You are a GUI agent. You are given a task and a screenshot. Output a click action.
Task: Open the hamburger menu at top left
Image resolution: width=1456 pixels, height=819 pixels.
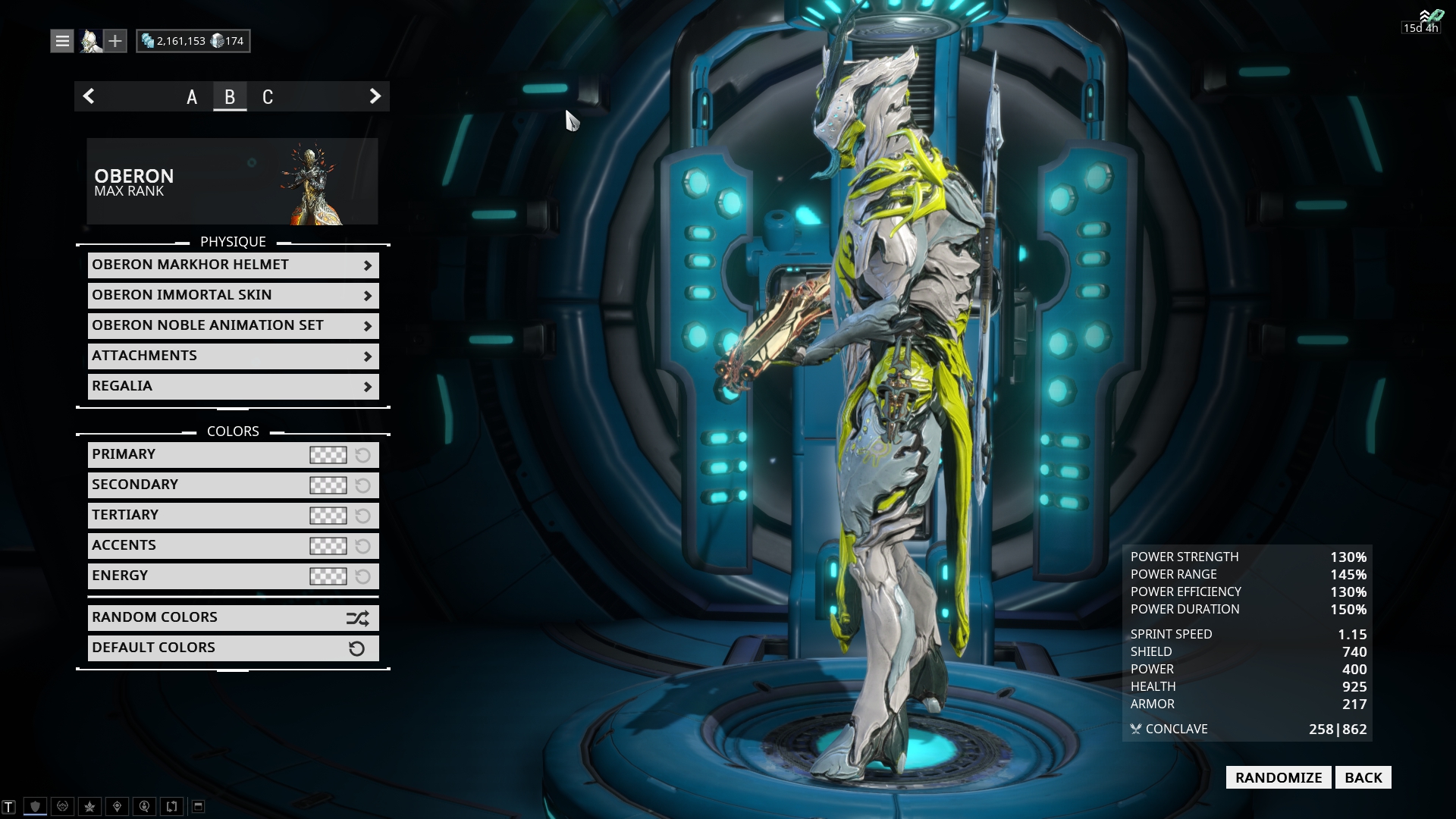pyautogui.click(x=61, y=40)
